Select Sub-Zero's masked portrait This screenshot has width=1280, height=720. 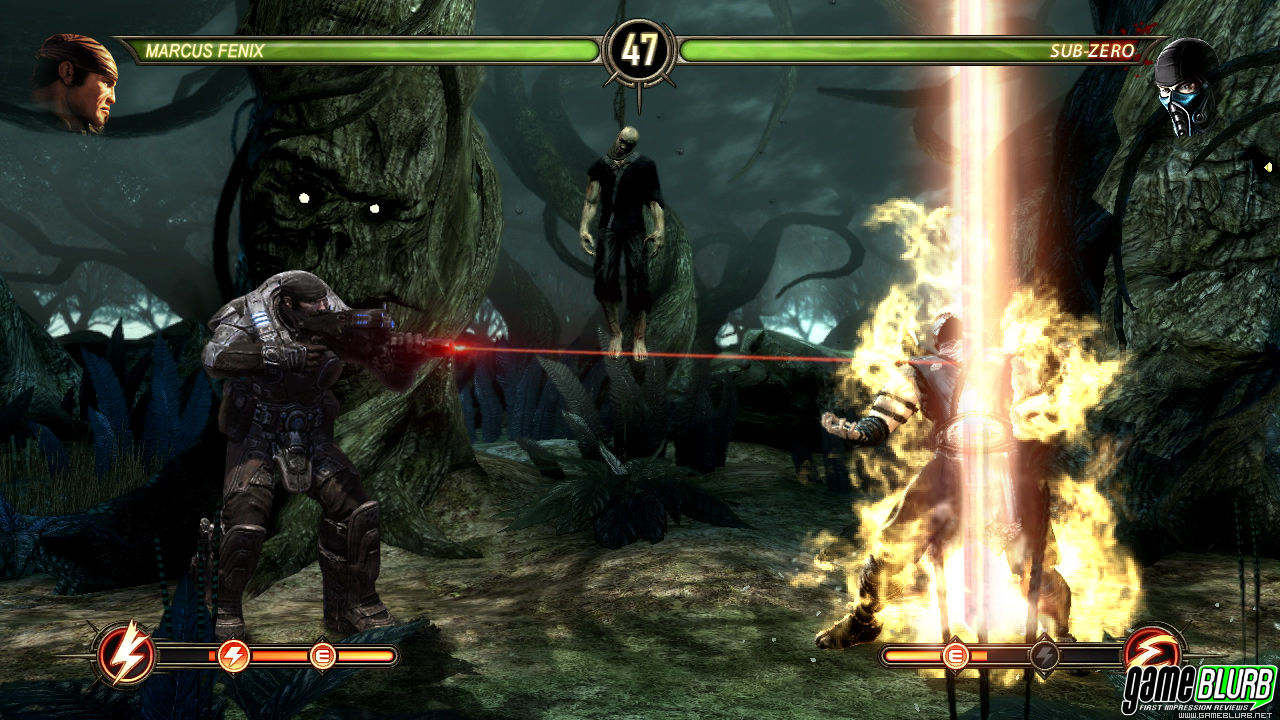(1187, 86)
